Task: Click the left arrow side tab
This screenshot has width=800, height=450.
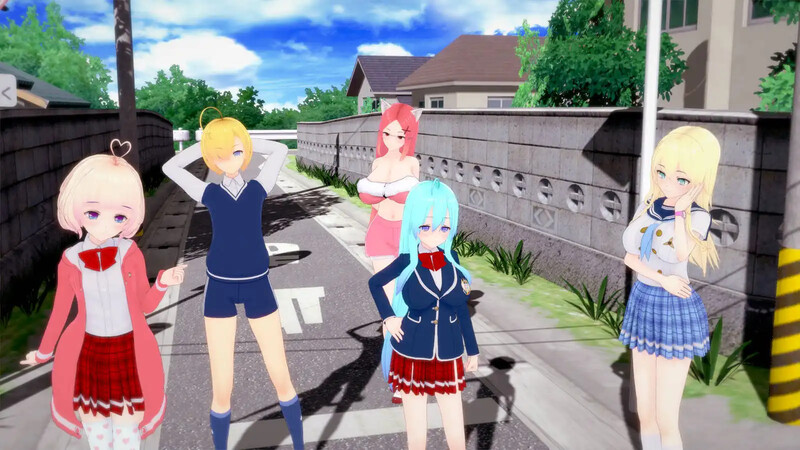Action: (7, 93)
